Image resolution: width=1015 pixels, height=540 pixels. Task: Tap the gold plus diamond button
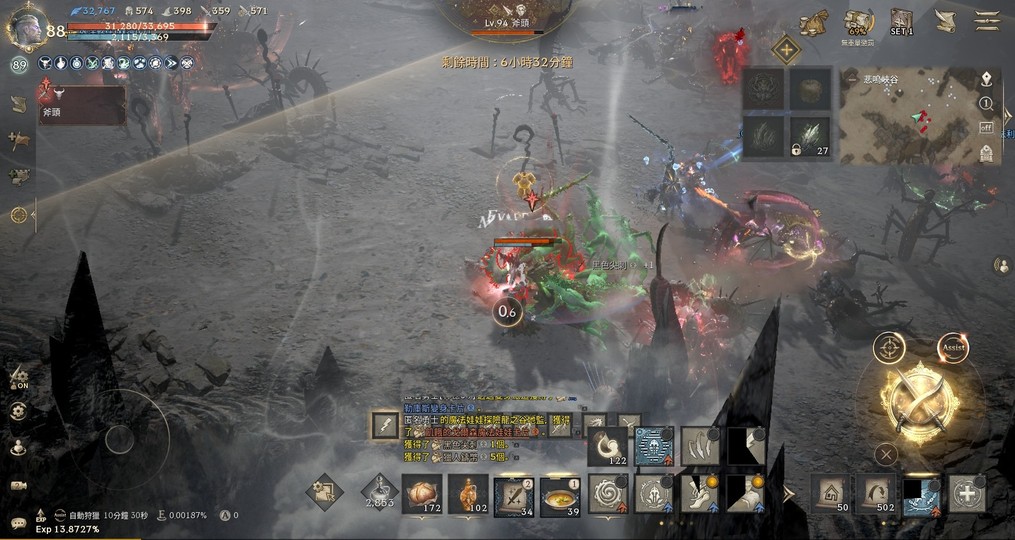(x=786, y=50)
